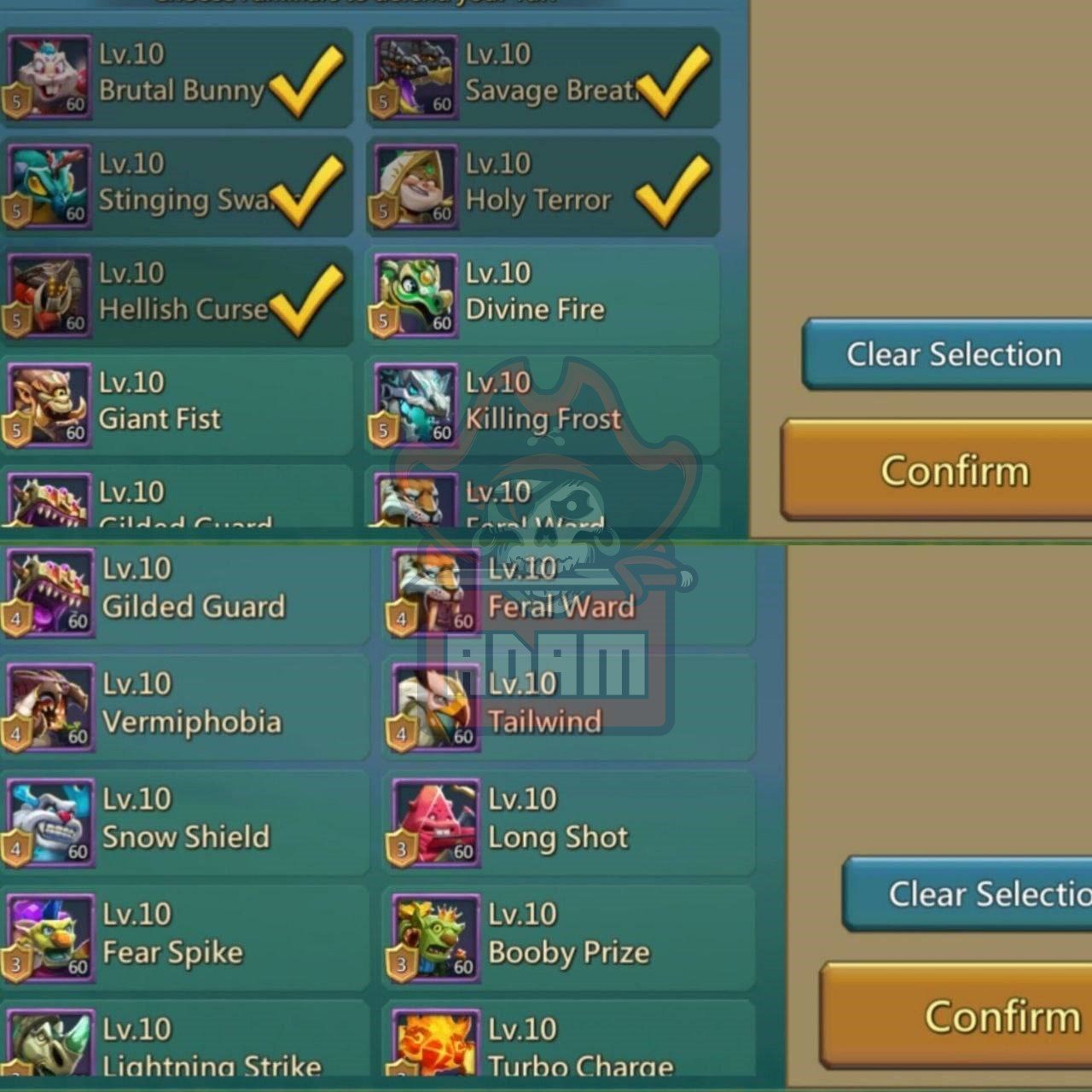This screenshot has width=1092, height=1092.
Task: Select the Long Shot familiar
Action: coord(568,822)
